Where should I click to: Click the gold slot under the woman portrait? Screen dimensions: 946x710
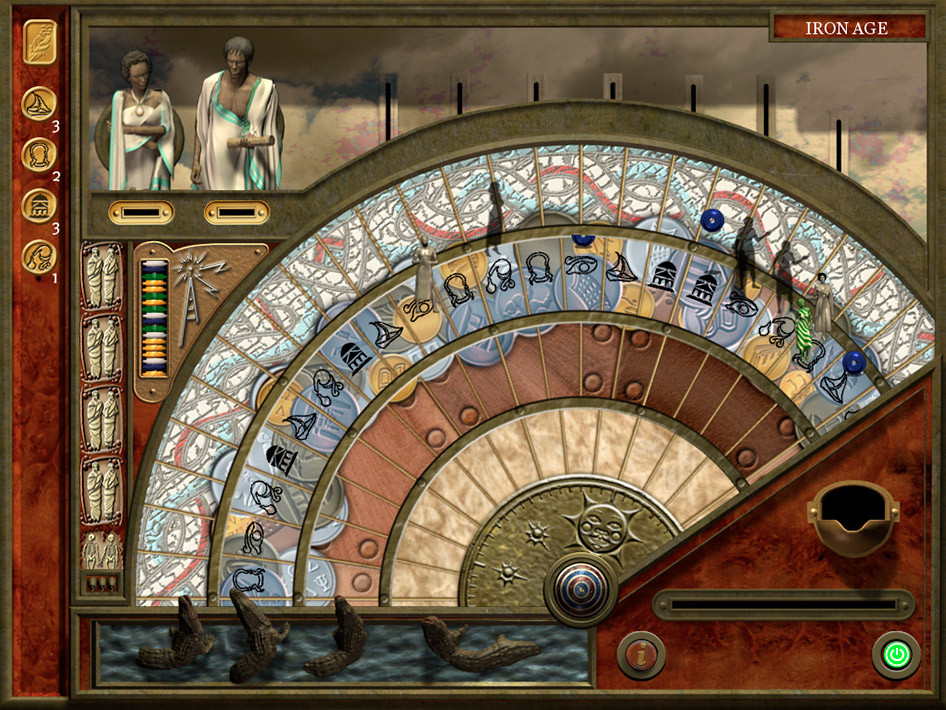141,212
